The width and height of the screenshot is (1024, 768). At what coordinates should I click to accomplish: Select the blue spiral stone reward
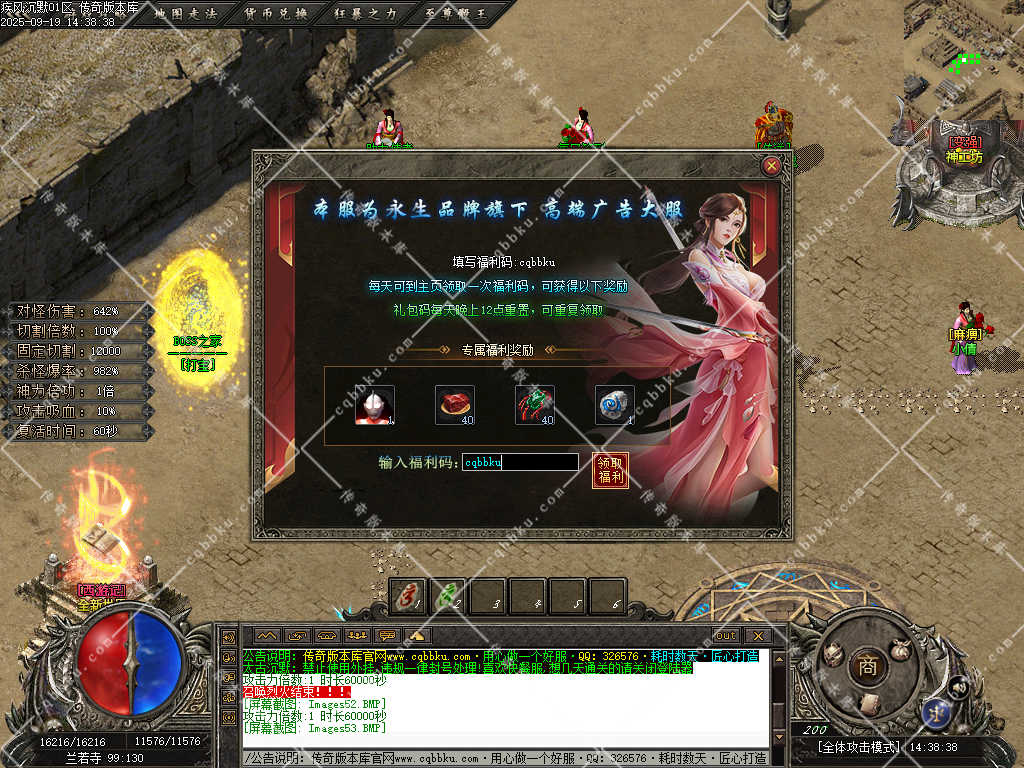615,405
